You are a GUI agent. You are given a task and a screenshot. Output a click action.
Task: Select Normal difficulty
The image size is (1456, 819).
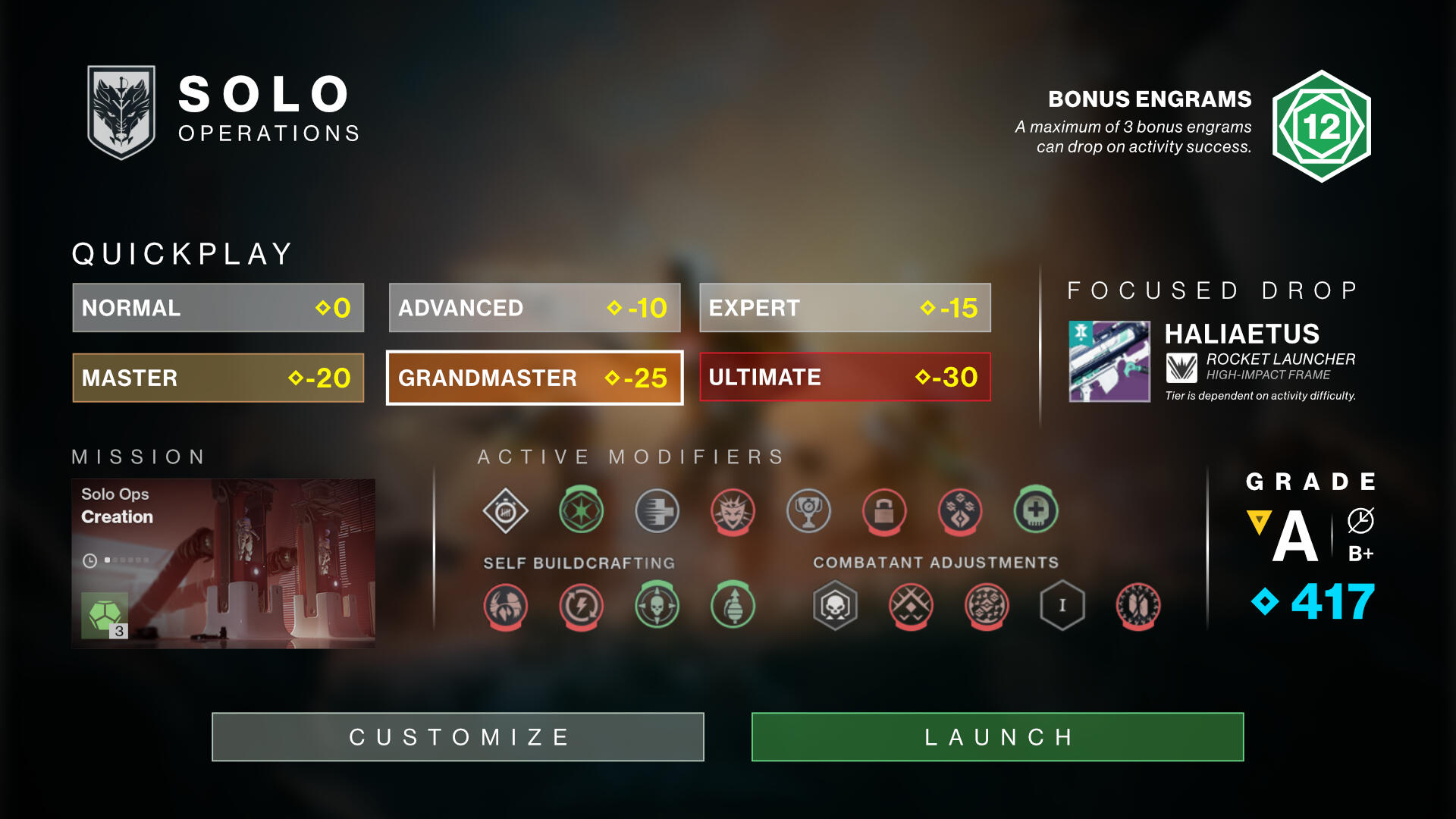[x=218, y=308]
